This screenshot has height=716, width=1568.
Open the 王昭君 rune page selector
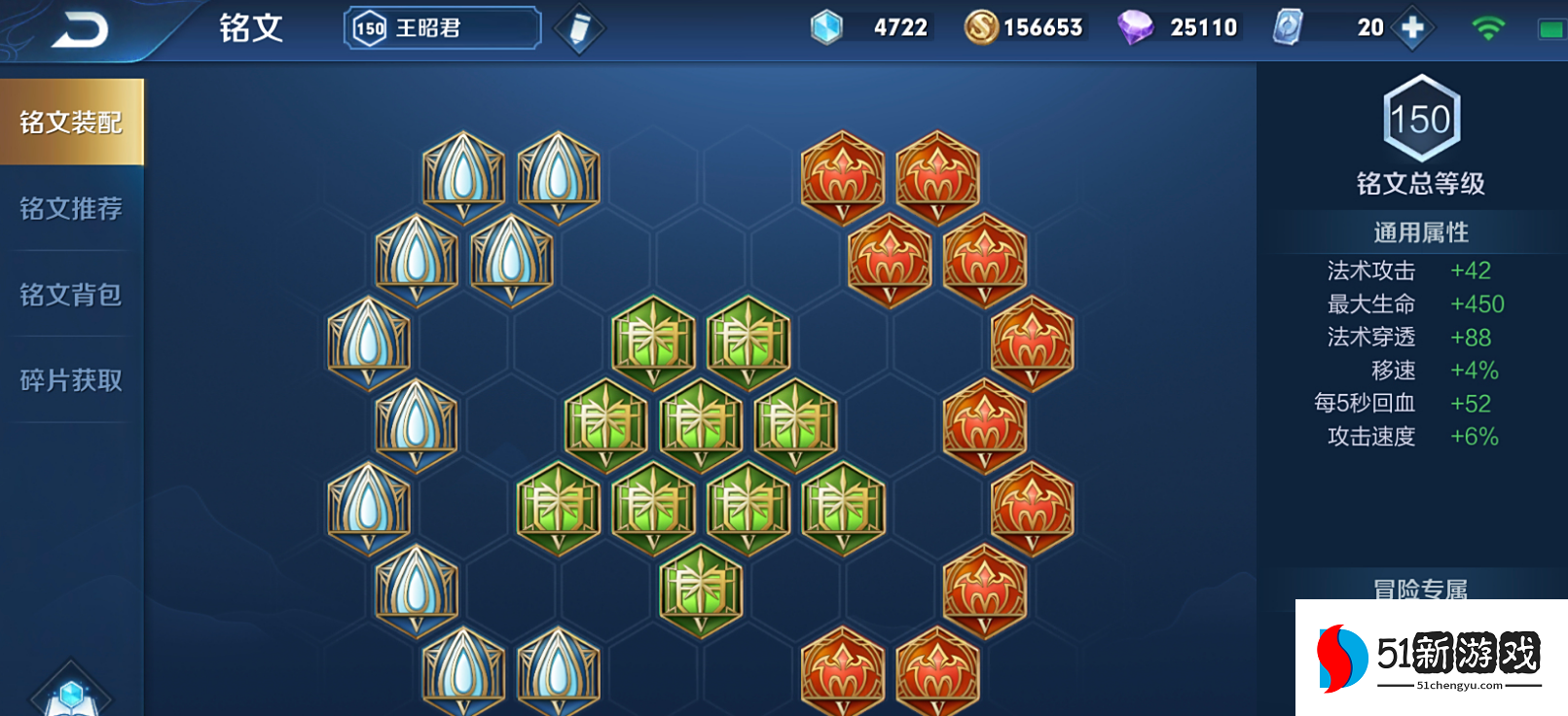pyautogui.click(x=443, y=28)
